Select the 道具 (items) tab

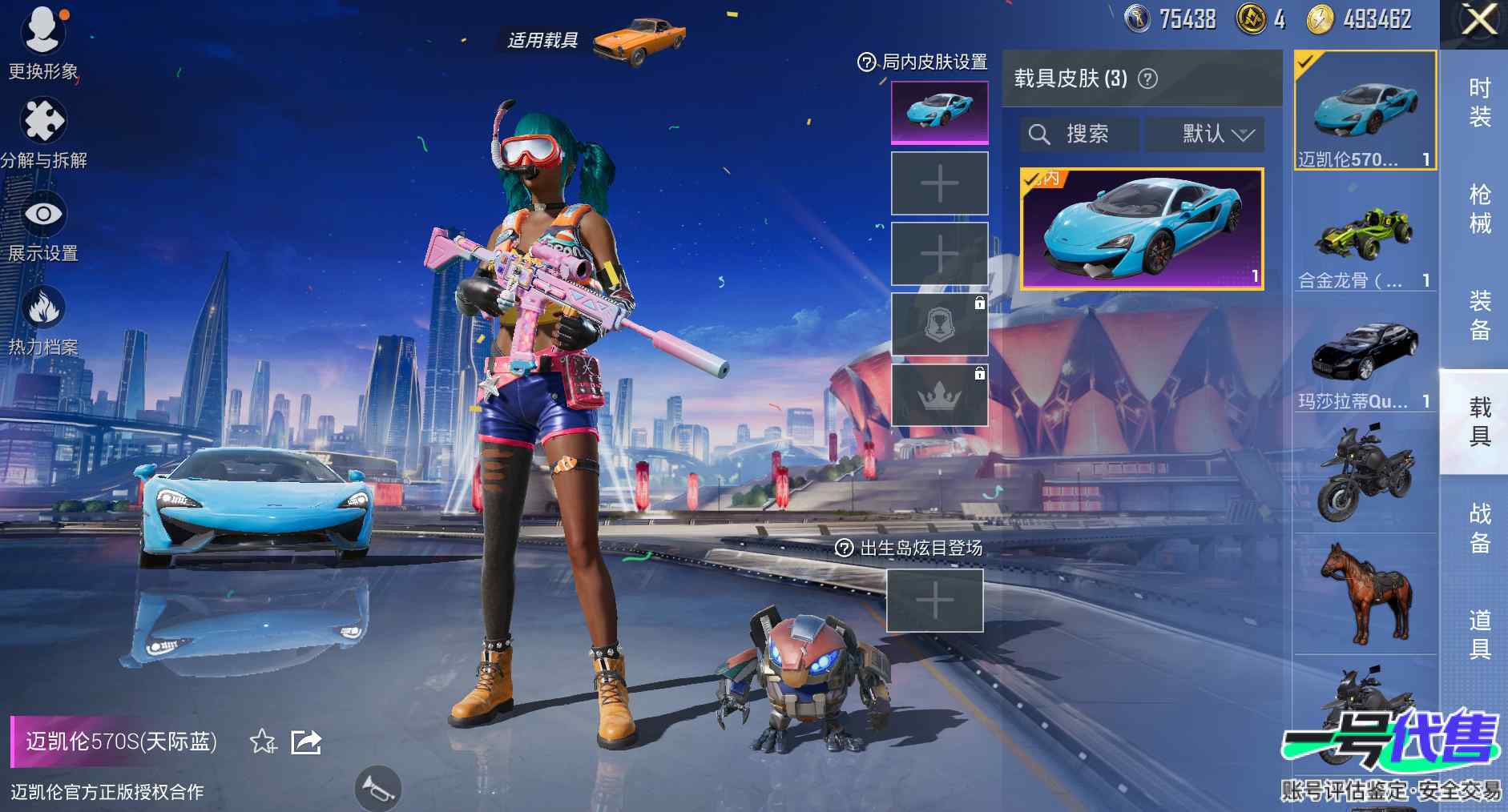coord(1479,633)
